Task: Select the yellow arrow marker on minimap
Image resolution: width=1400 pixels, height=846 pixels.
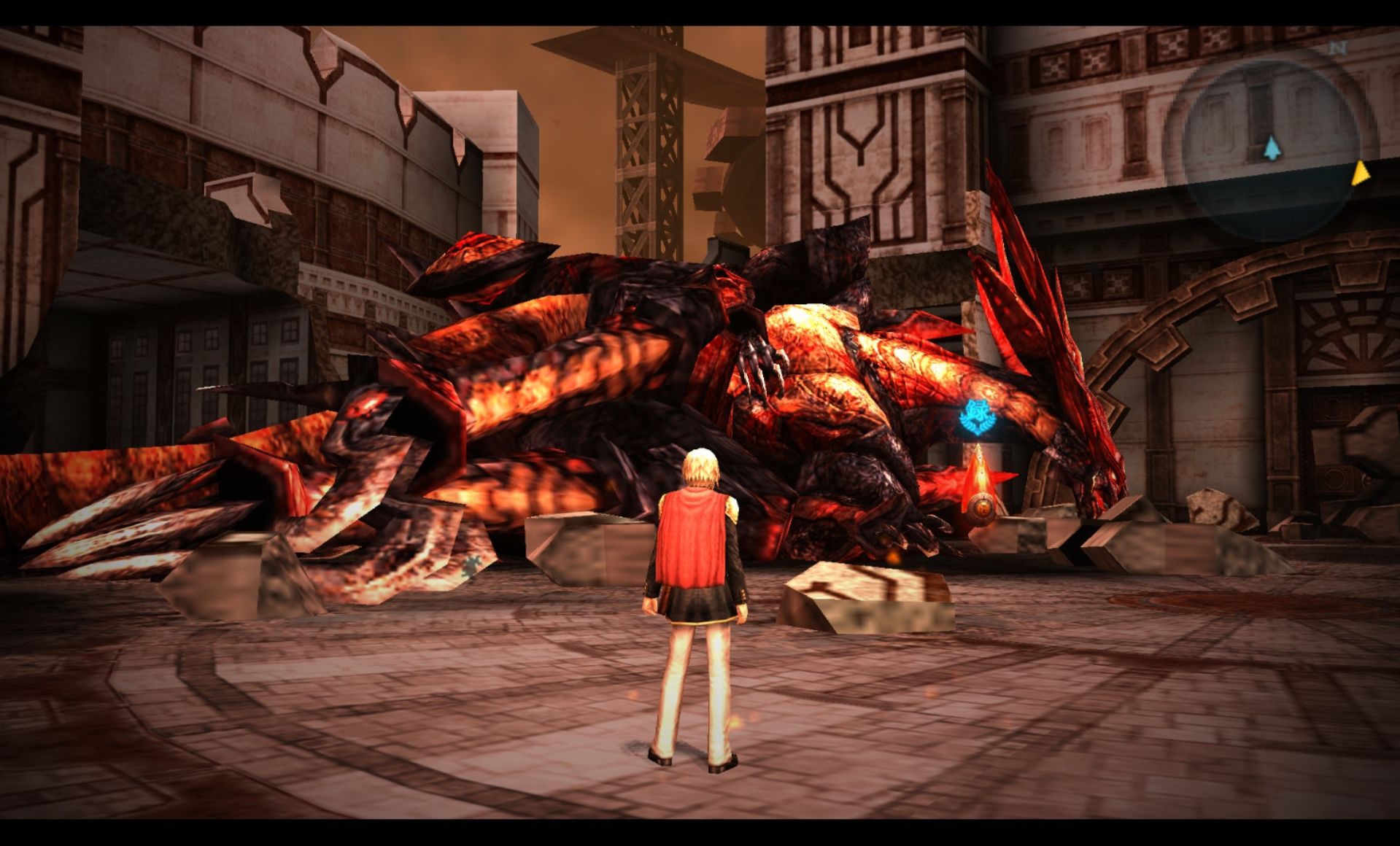Action: point(1361,174)
